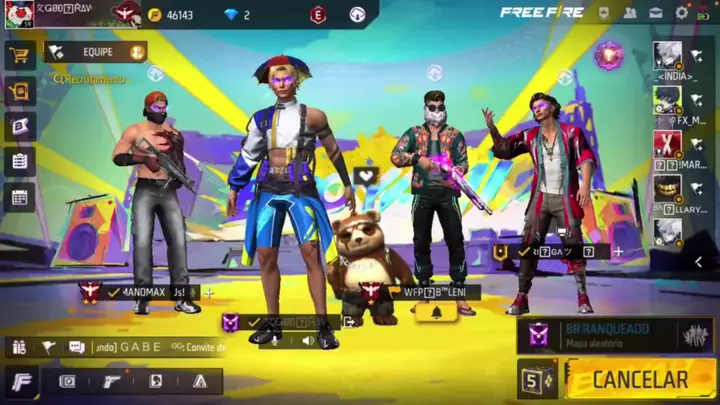
Task: Open the shopping cart store icon
Action: [20, 56]
